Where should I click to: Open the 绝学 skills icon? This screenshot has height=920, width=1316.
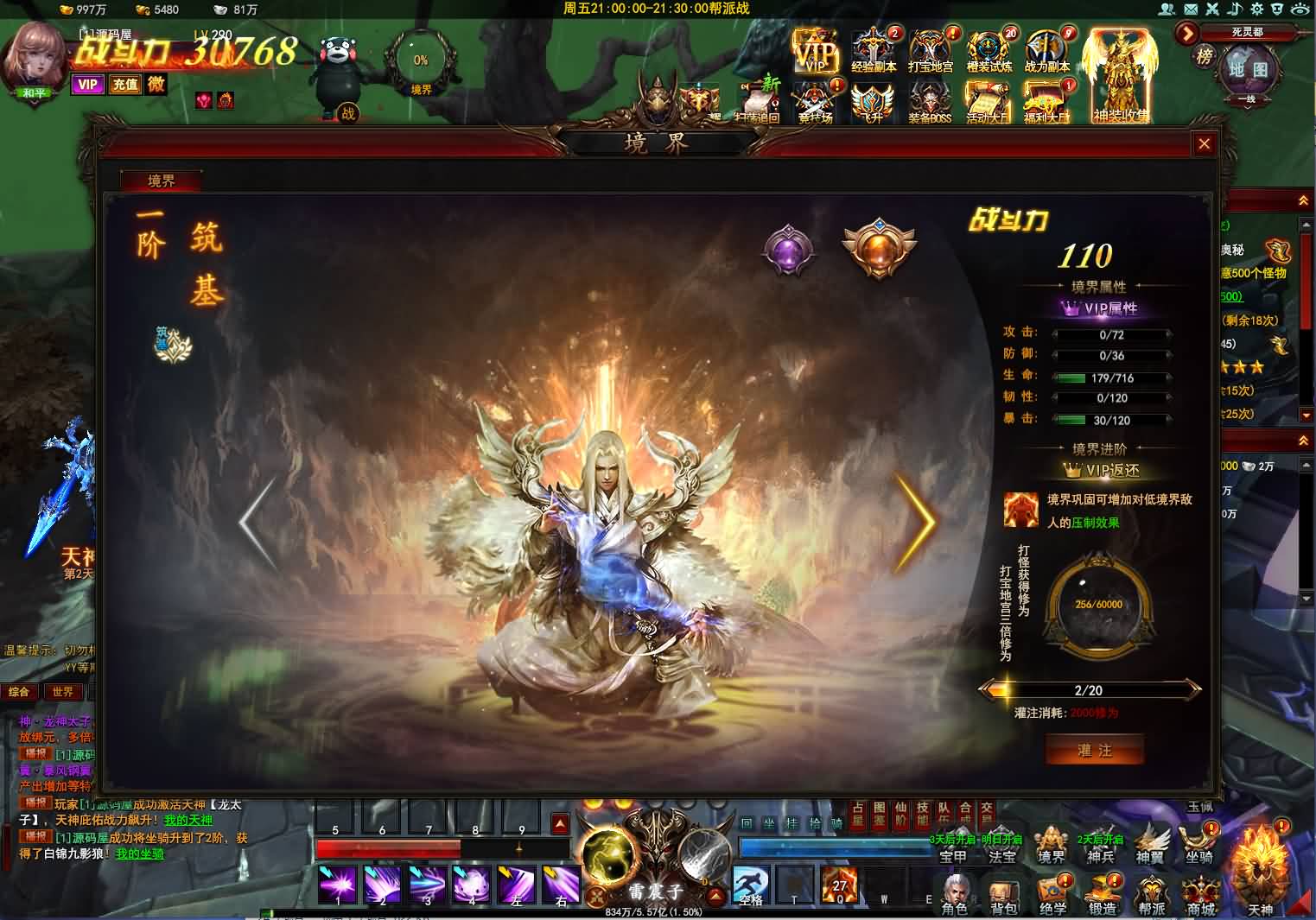tap(1052, 894)
